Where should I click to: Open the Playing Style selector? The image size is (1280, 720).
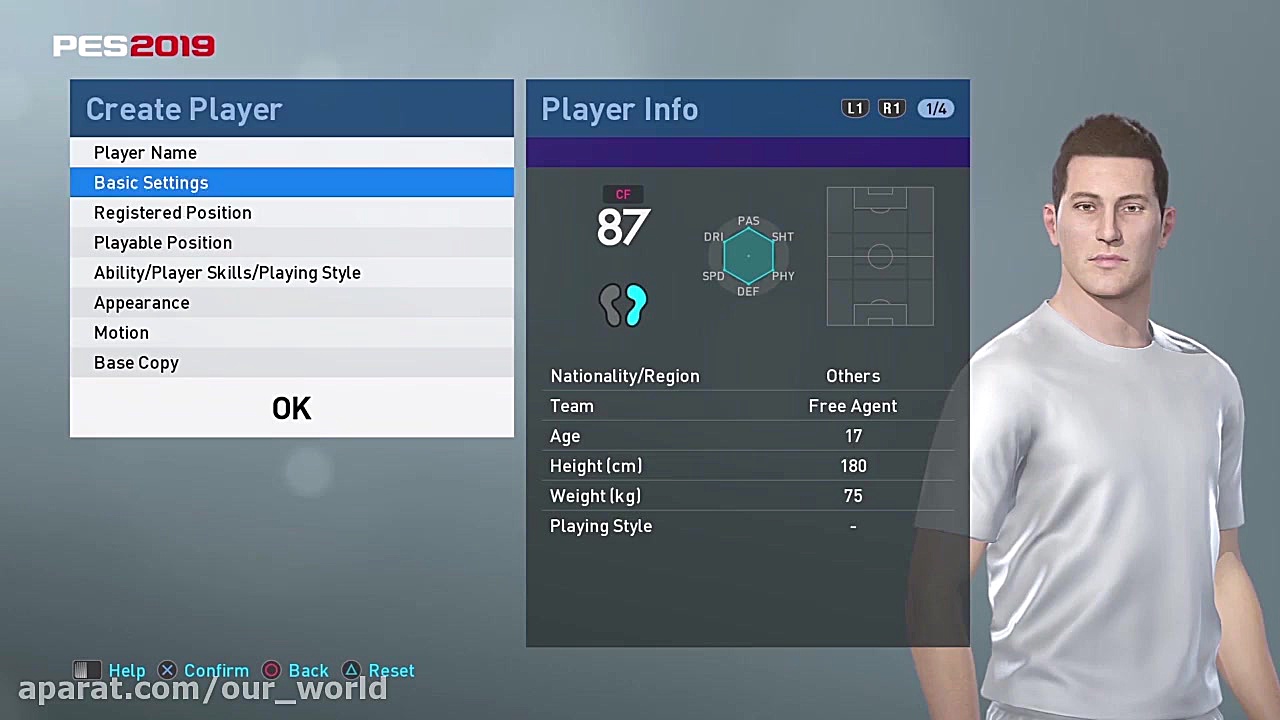click(x=852, y=526)
